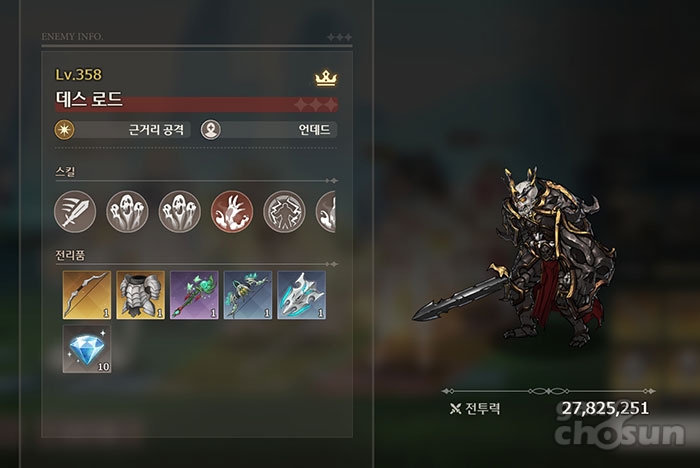View the electrified figure skill icon

[x=284, y=211]
